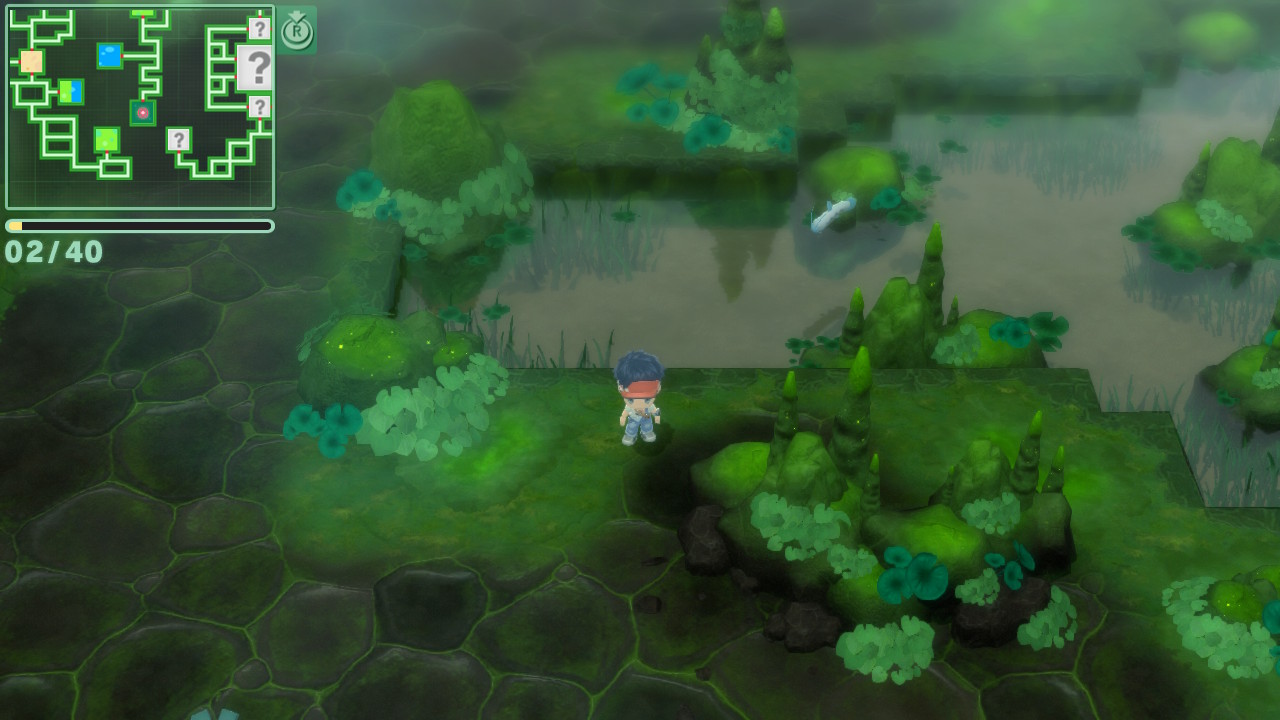Select the sandy beige room on the minimap

pos(31,62)
